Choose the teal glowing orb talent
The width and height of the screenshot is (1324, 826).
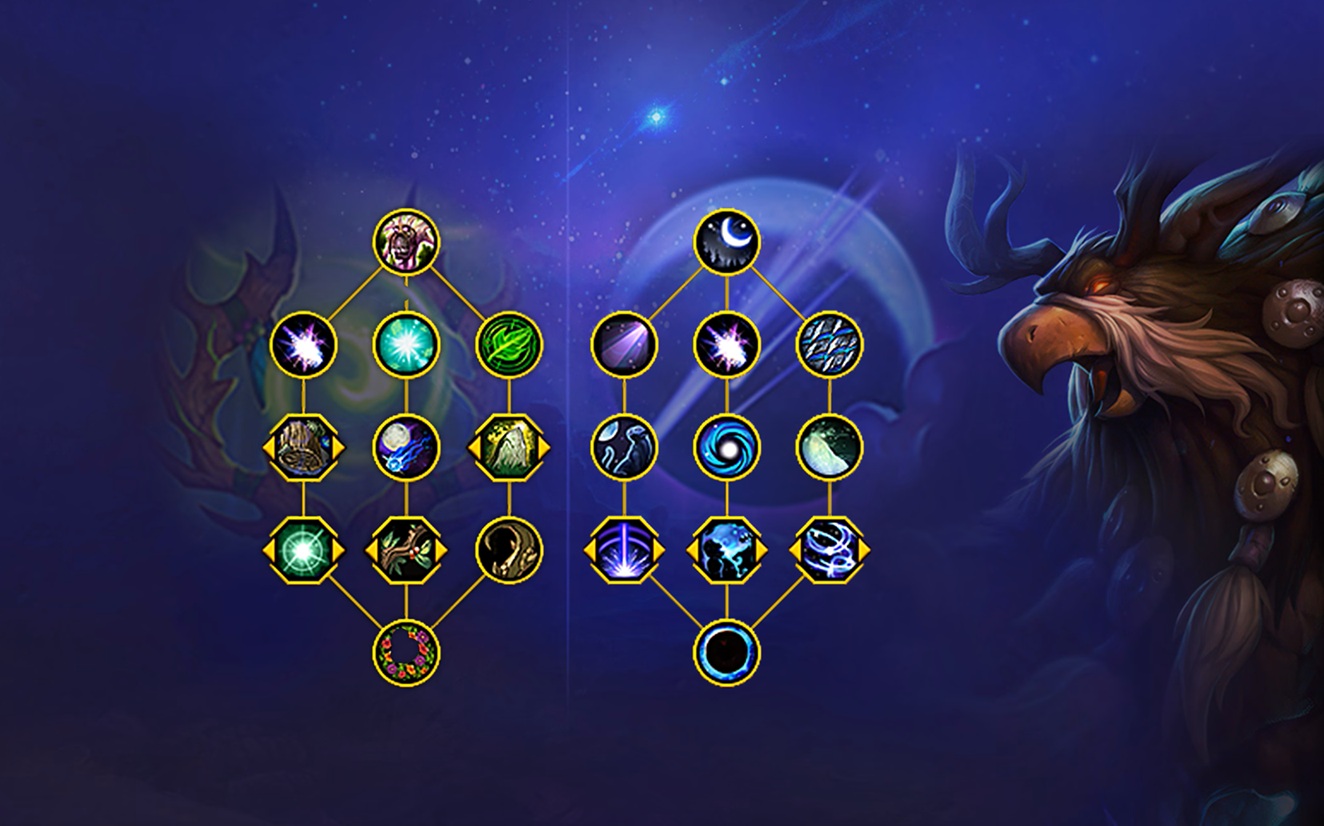pyautogui.click(x=406, y=345)
